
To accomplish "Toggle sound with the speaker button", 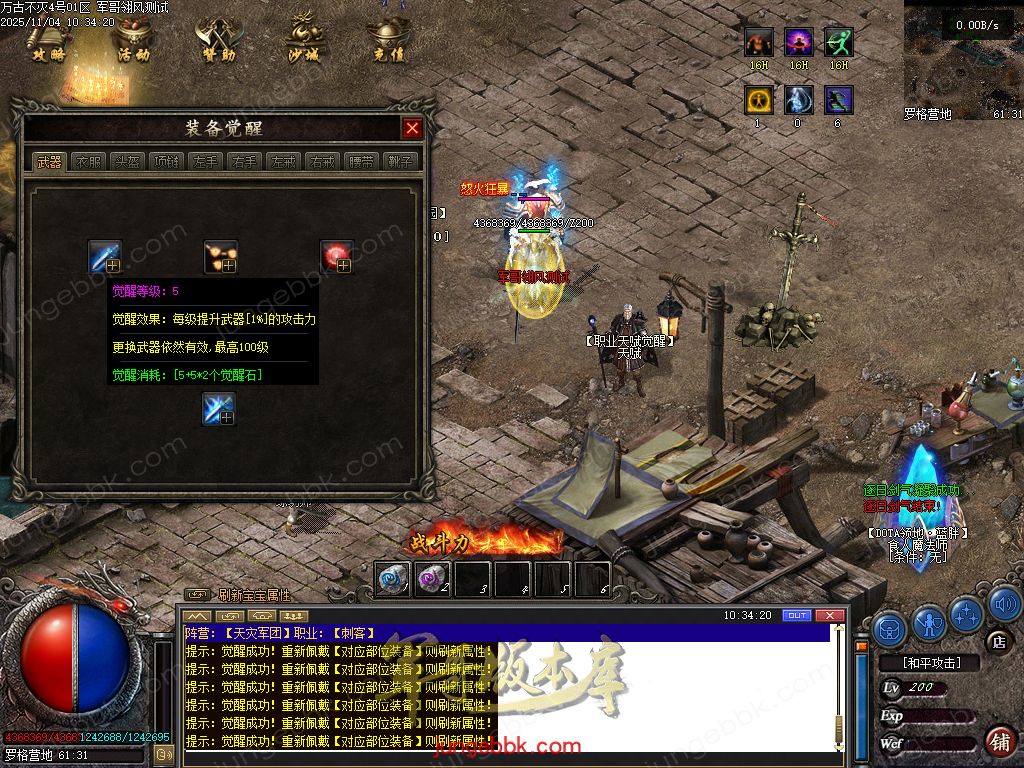I will (x=1004, y=604).
